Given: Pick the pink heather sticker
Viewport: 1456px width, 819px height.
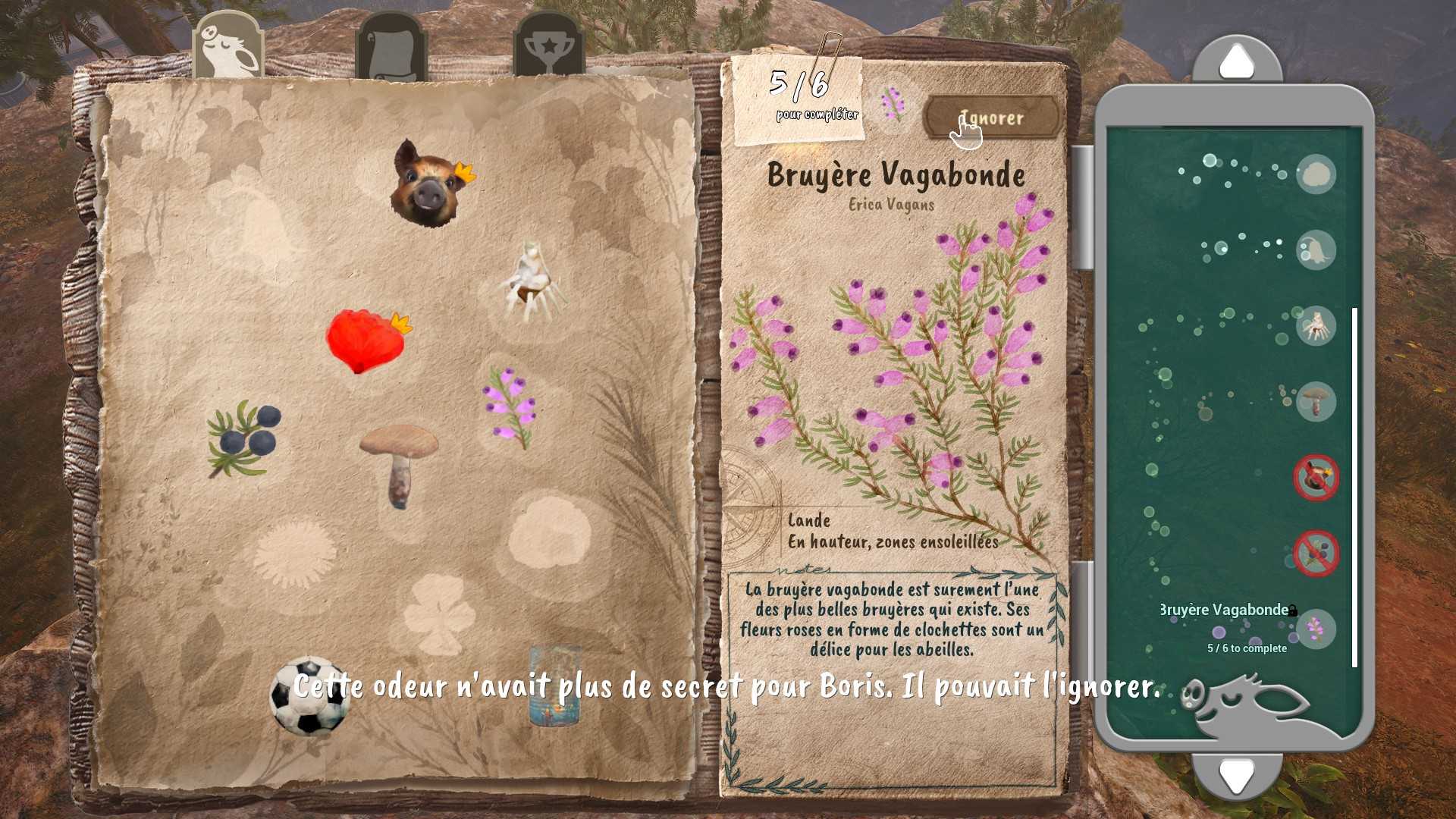Looking at the screenshot, I should click(510, 406).
